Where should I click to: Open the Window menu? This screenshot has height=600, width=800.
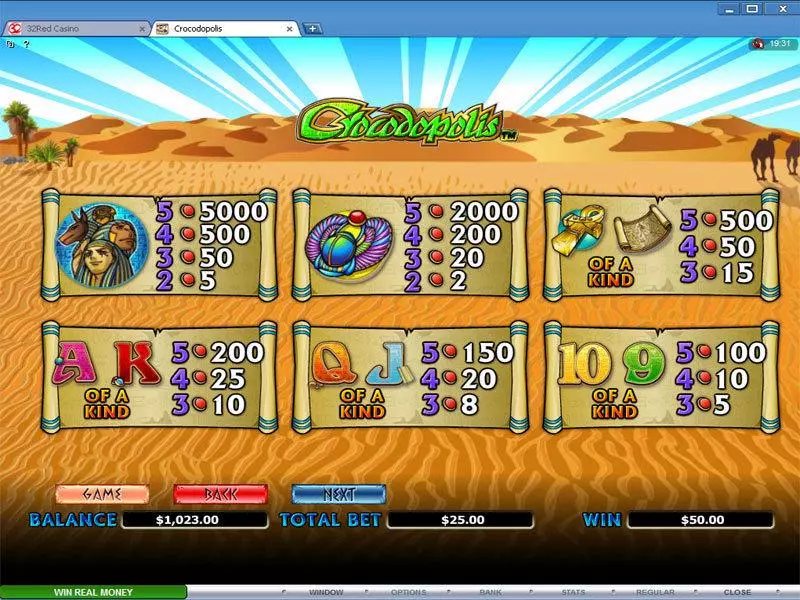[x=326, y=592]
